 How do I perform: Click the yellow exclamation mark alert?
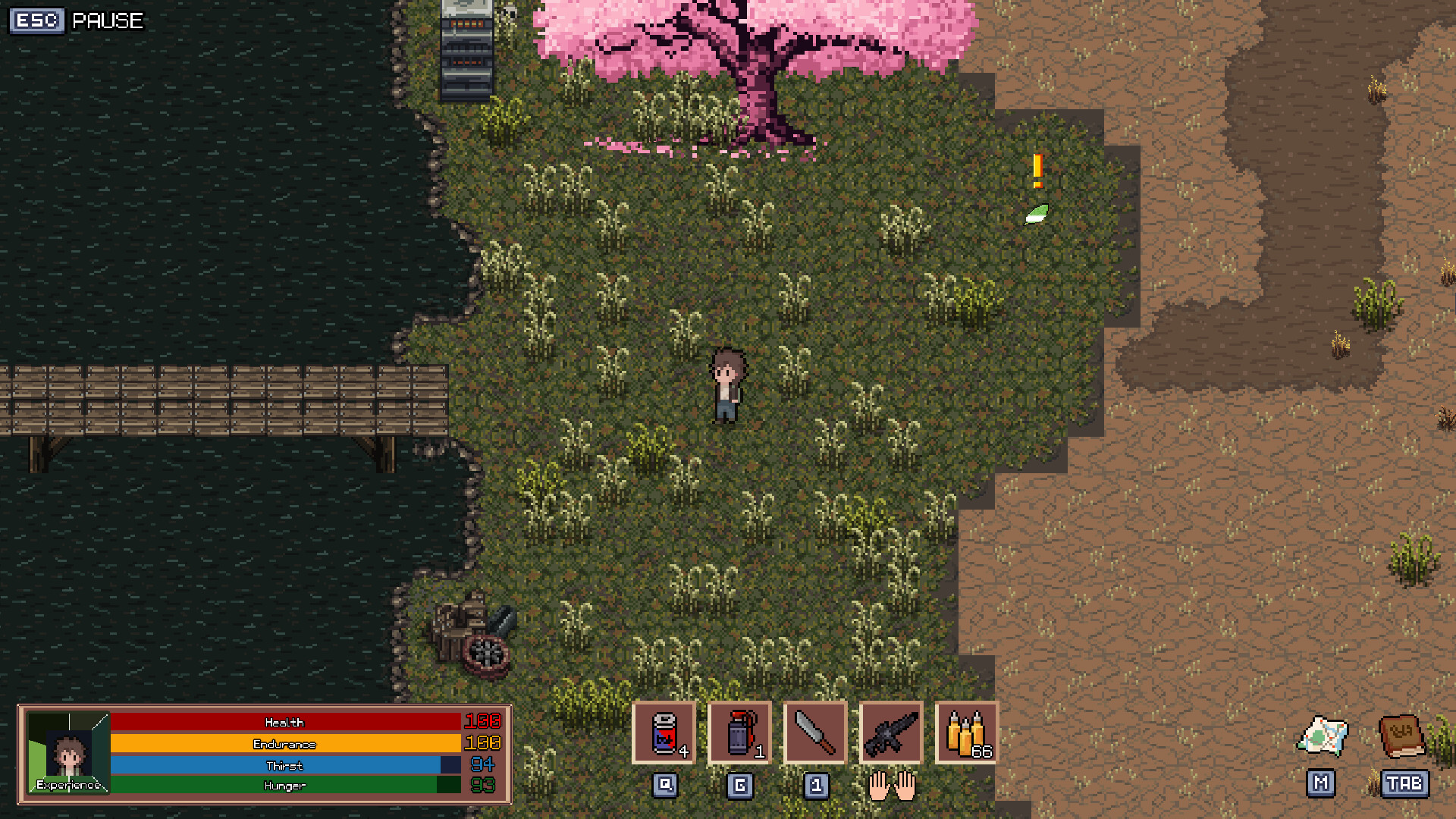point(1036,172)
